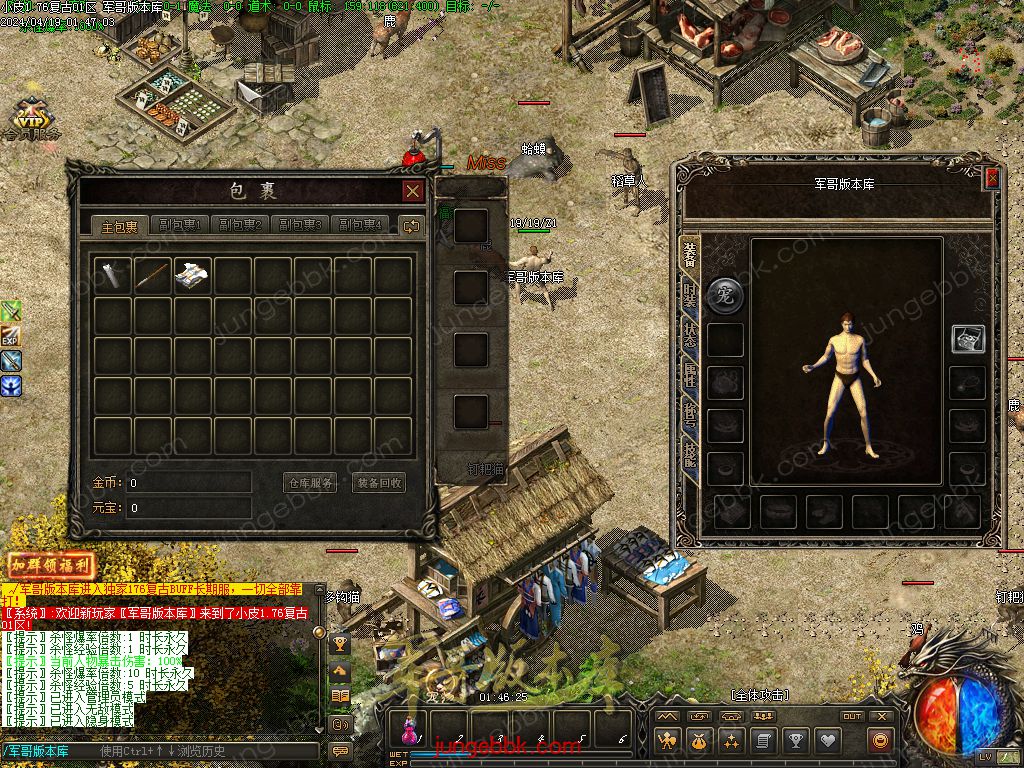The image size is (1024, 768).
Task: Close the 包裹 inventory window
Action: click(x=412, y=191)
